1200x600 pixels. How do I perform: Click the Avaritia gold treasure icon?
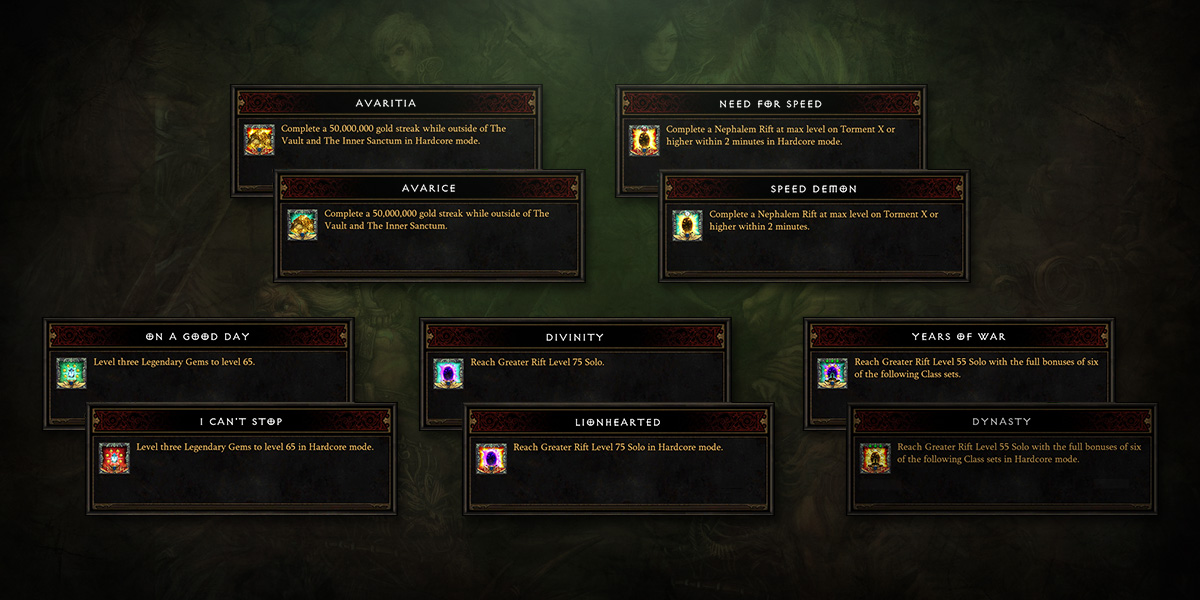coord(259,140)
